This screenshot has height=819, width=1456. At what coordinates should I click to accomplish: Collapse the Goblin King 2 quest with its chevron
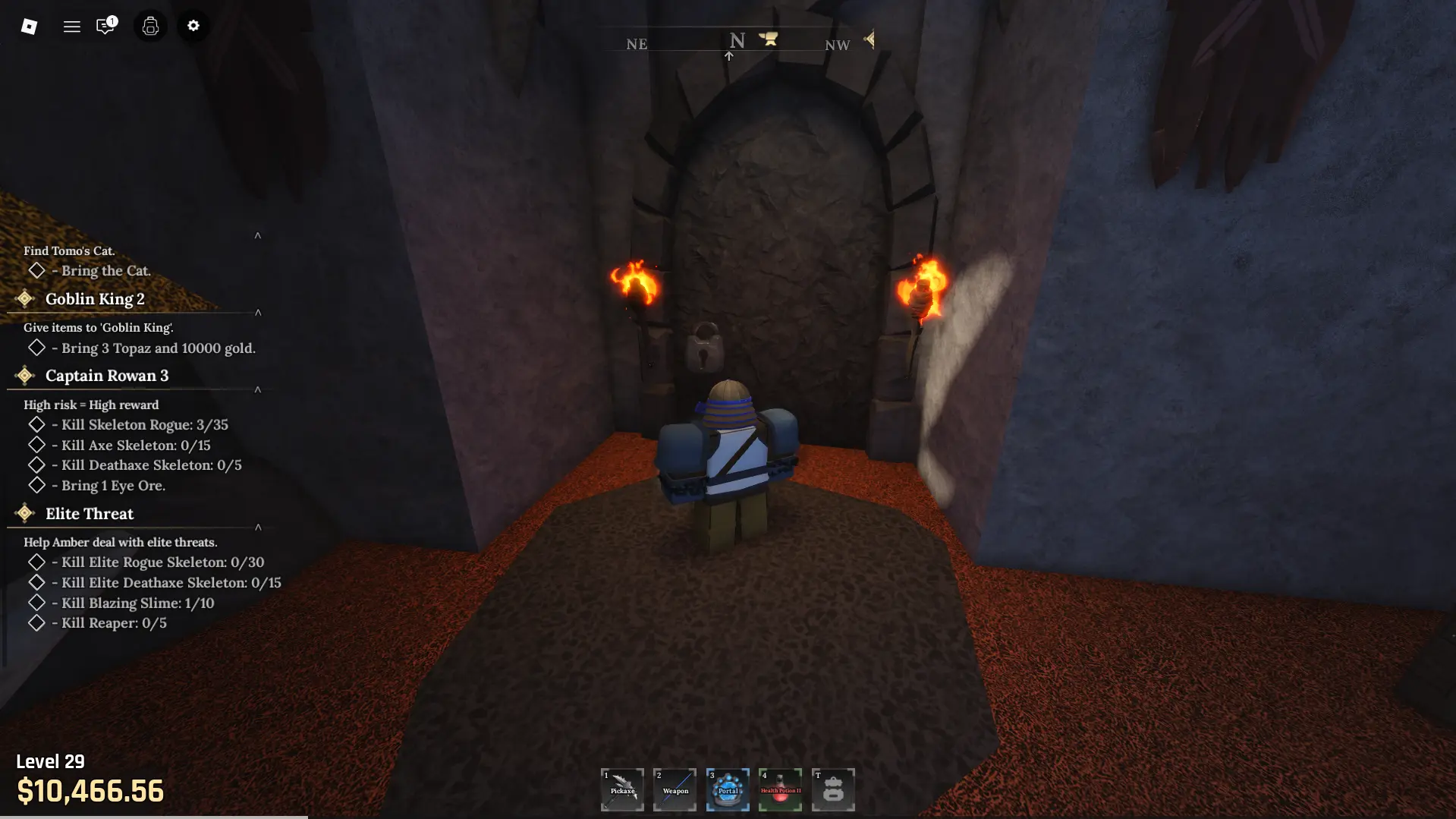tap(258, 311)
